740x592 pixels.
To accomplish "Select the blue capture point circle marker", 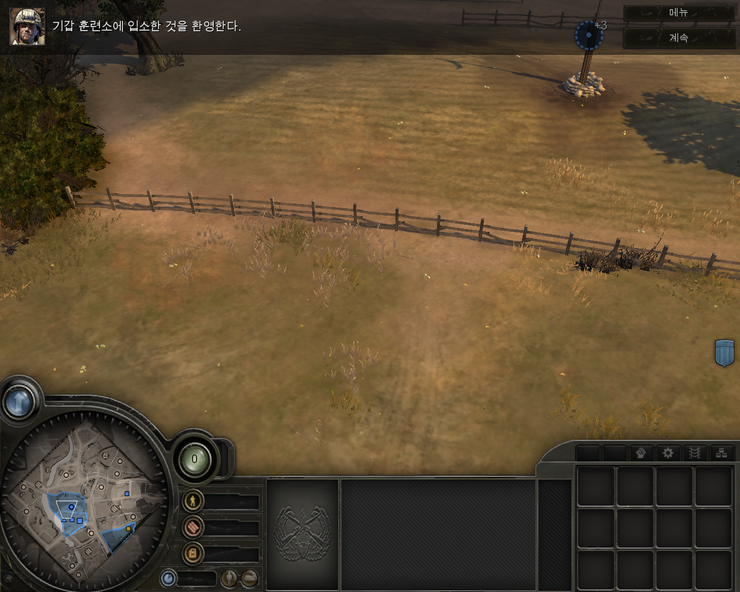I will point(590,37).
